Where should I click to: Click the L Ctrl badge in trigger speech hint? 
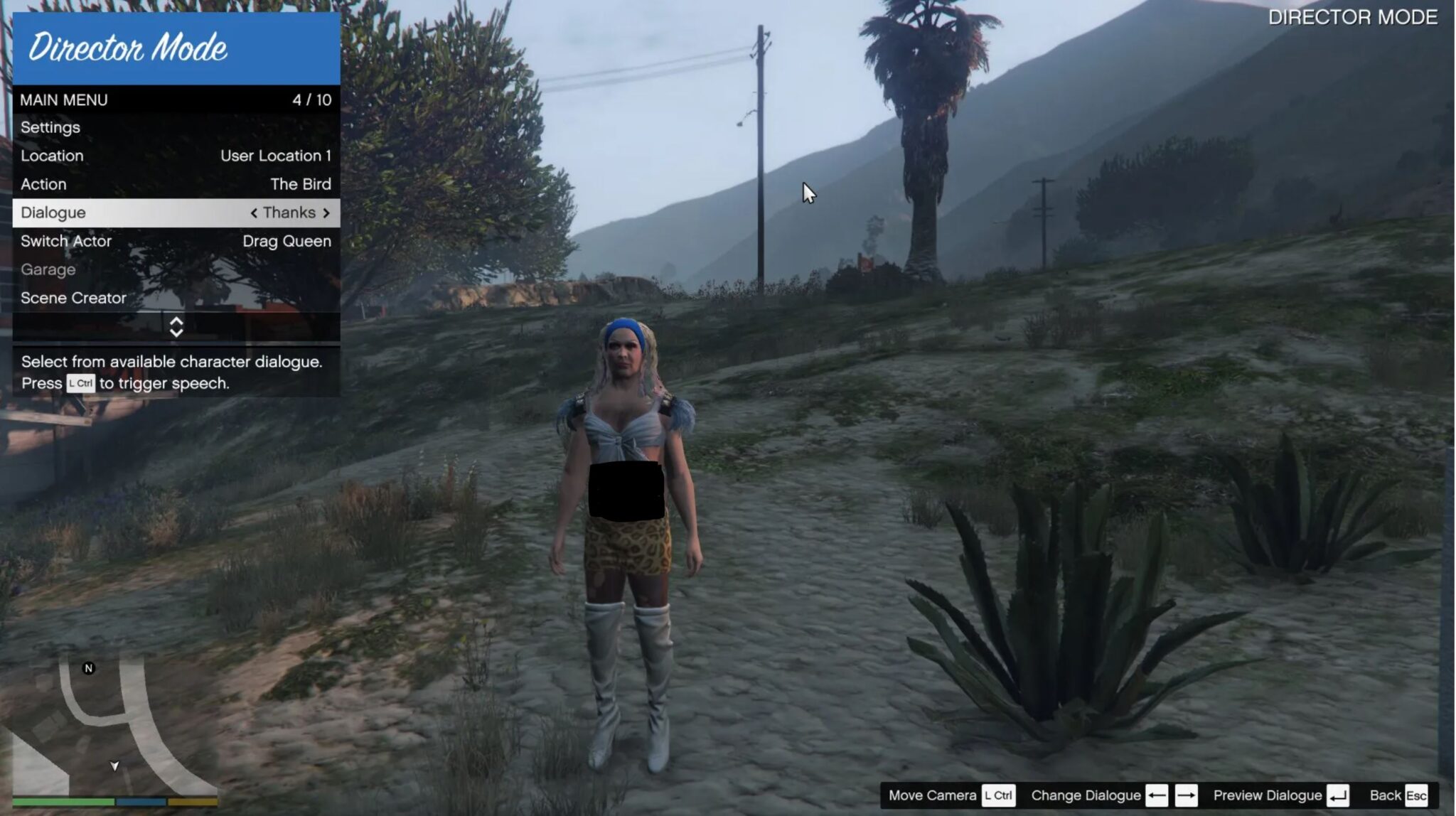click(x=80, y=384)
